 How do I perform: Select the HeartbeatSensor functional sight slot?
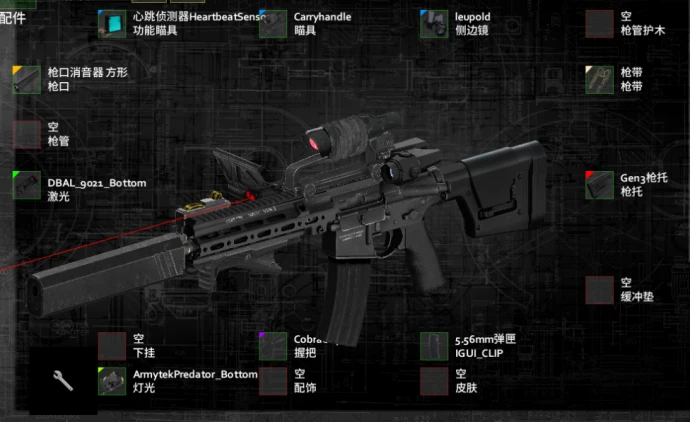click(113, 24)
